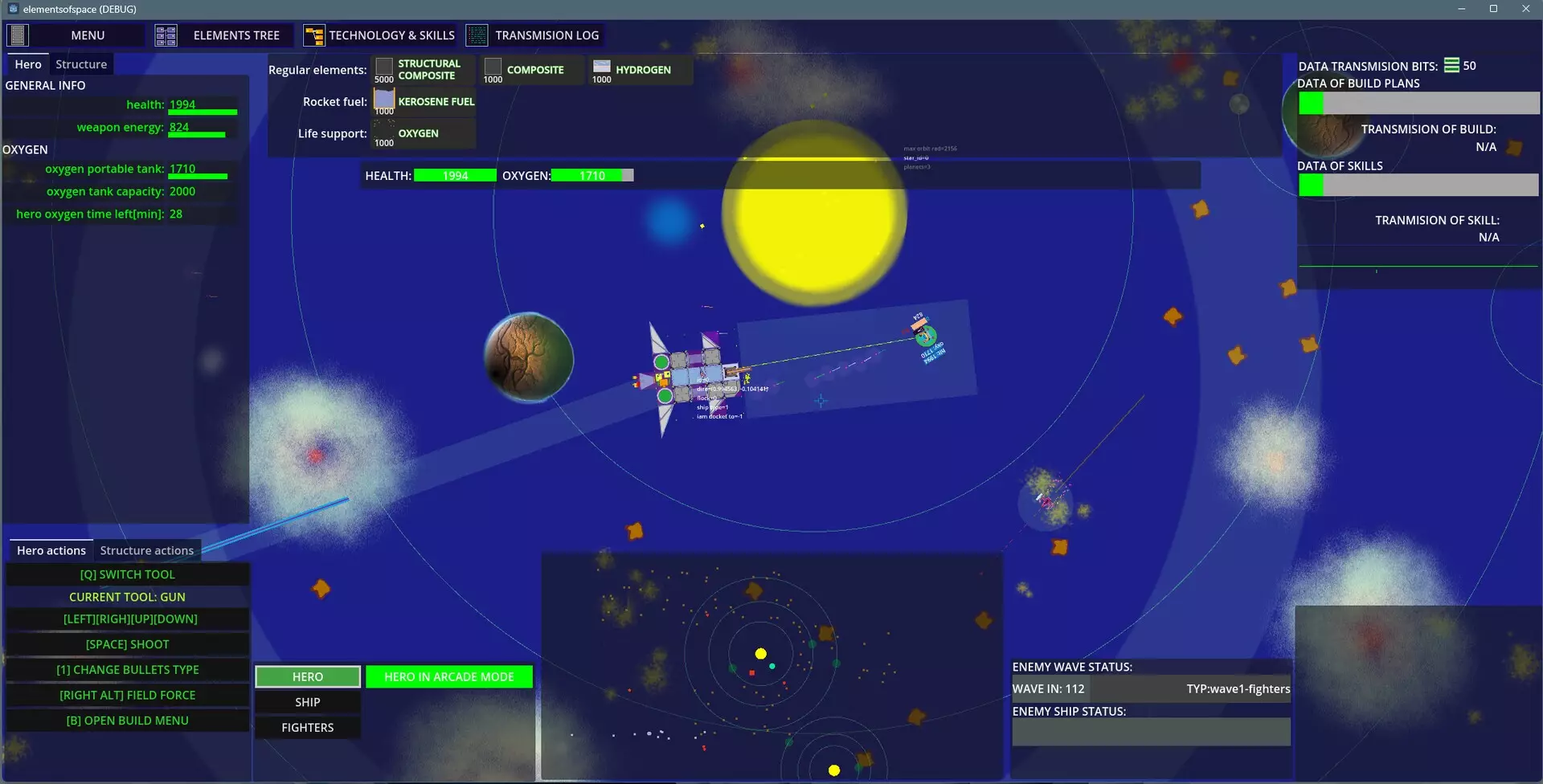
Task: Click the green HEALTH bar in the HUD
Action: point(456,174)
